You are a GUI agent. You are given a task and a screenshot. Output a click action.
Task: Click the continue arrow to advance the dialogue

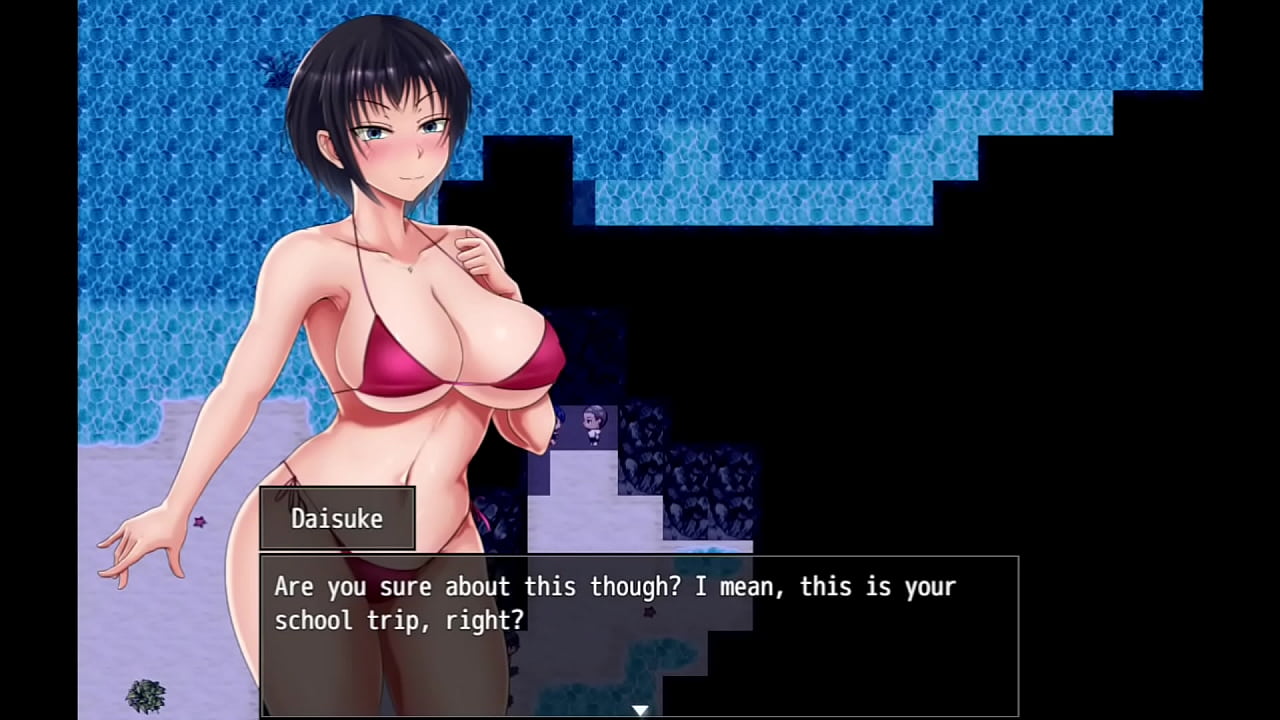point(640,709)
